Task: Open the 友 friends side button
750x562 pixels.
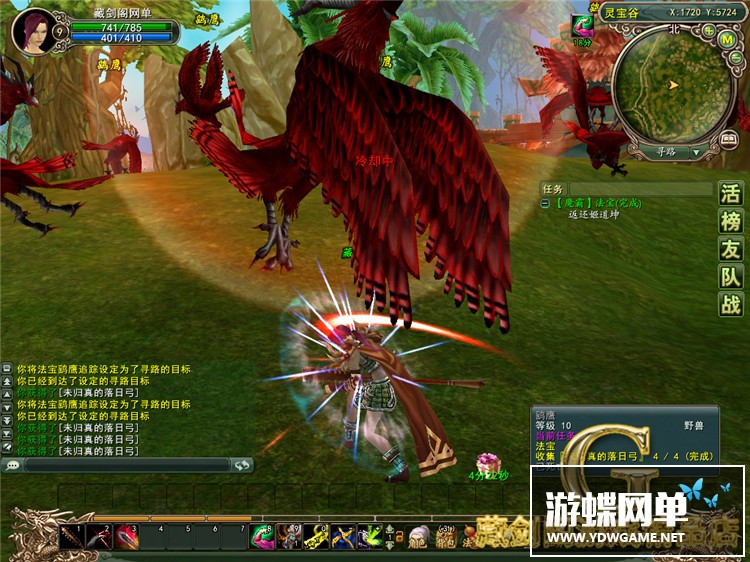Action: click(731, 250)
